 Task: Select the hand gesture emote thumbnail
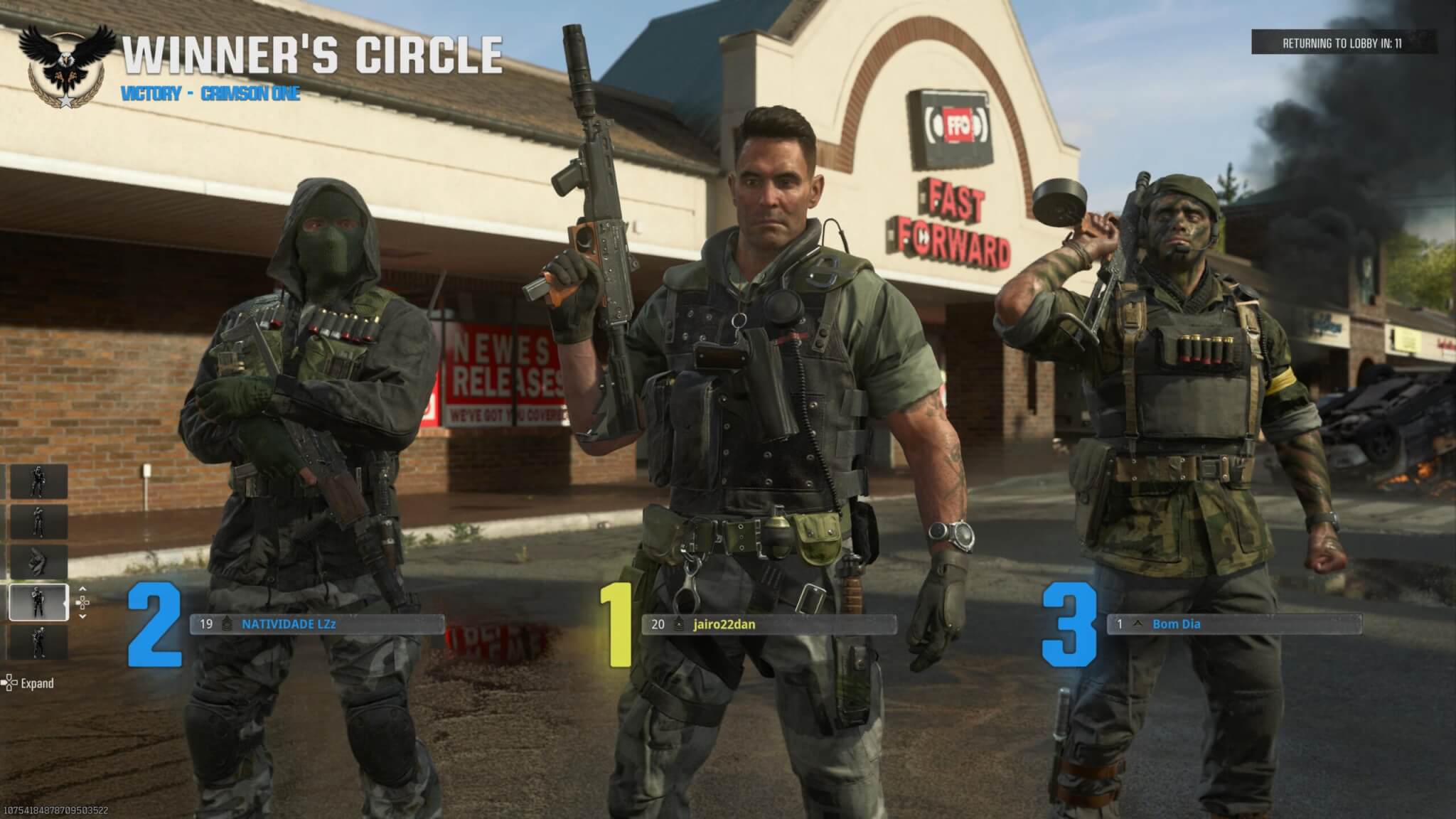pyautogui.click(x=38, y=562)
